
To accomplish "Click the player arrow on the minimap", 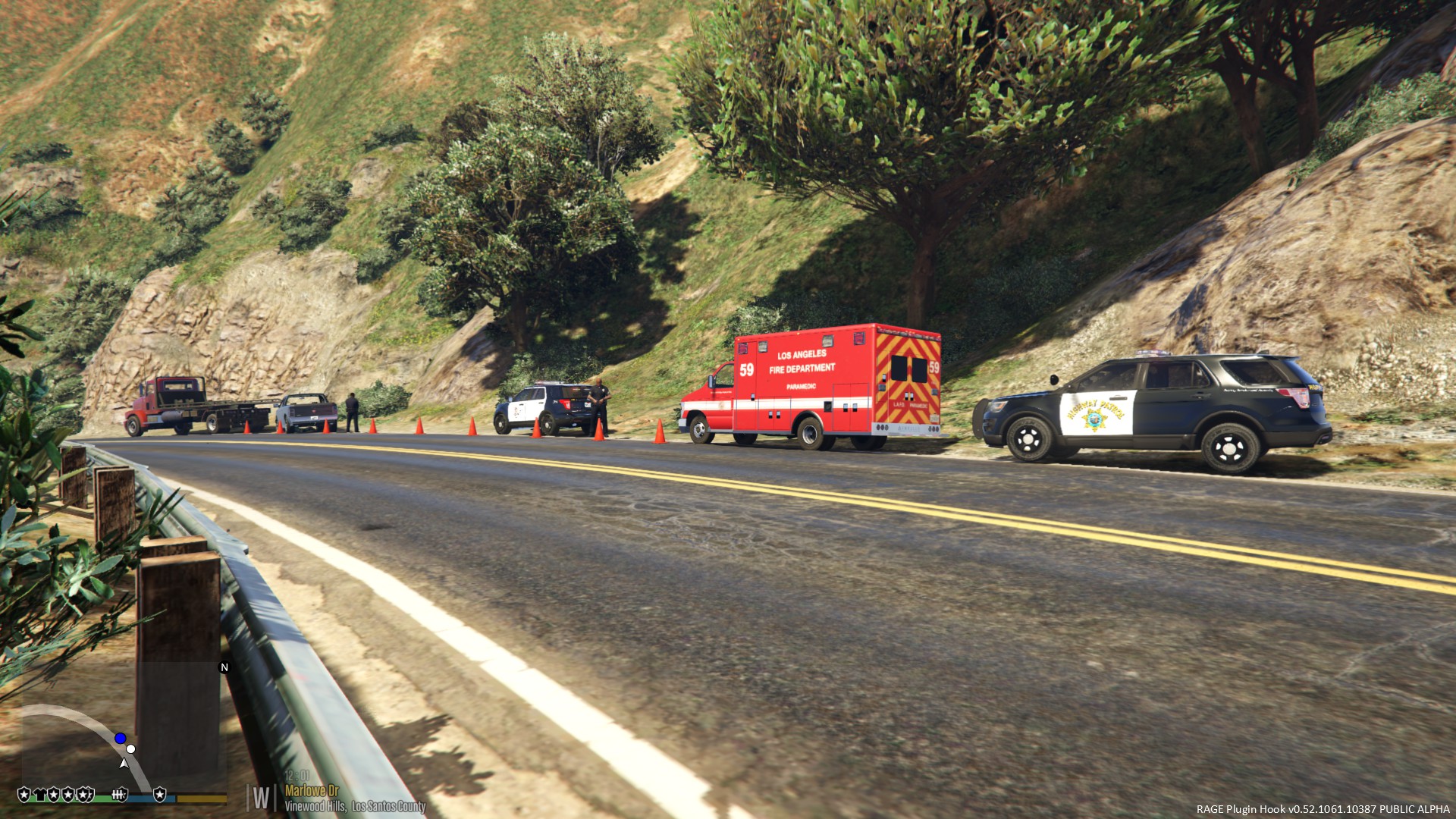I will point(124,763).
